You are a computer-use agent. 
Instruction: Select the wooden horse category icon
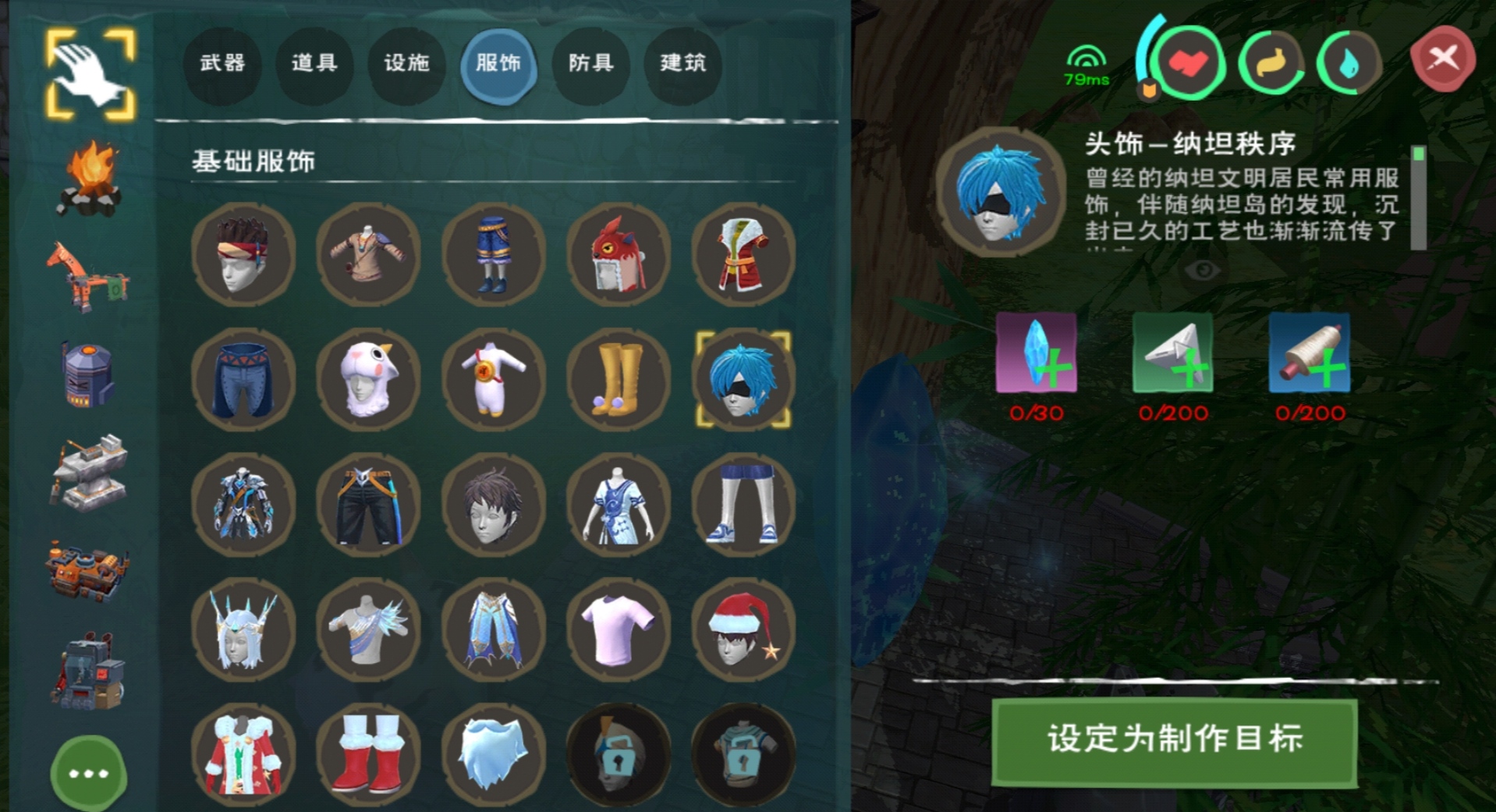88,277
